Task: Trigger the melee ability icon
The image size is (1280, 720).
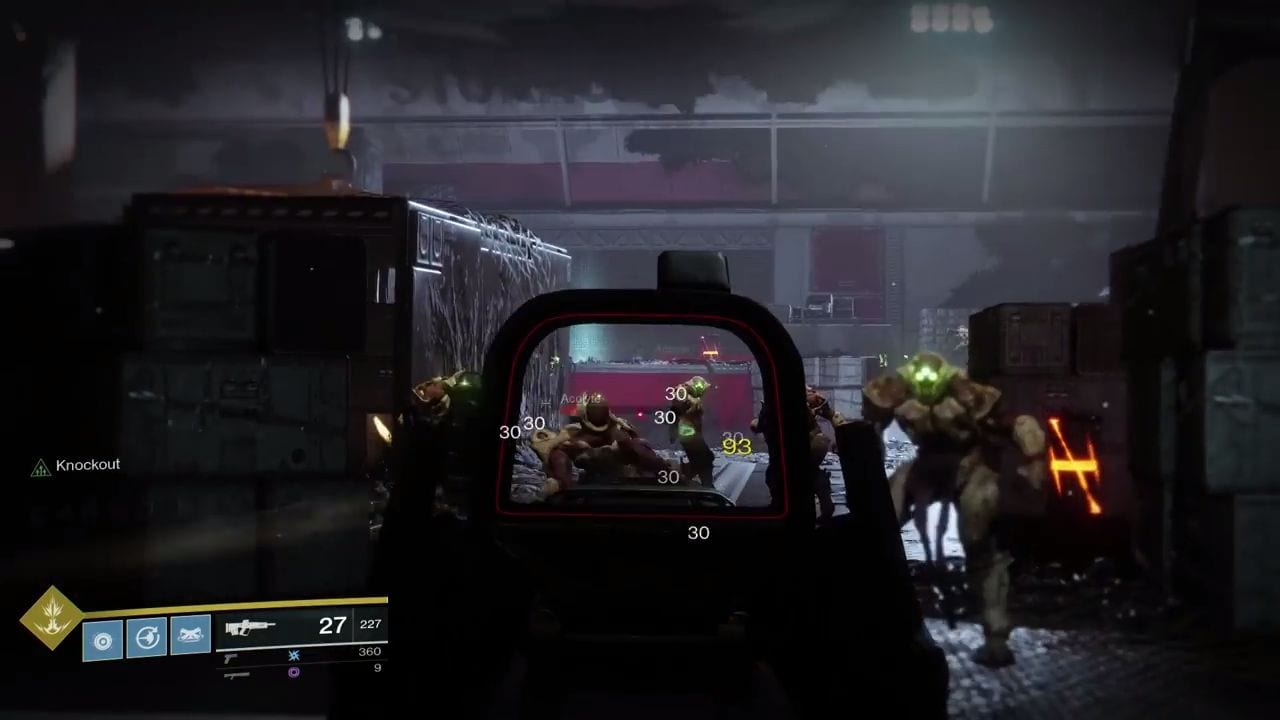Action: 146,638
